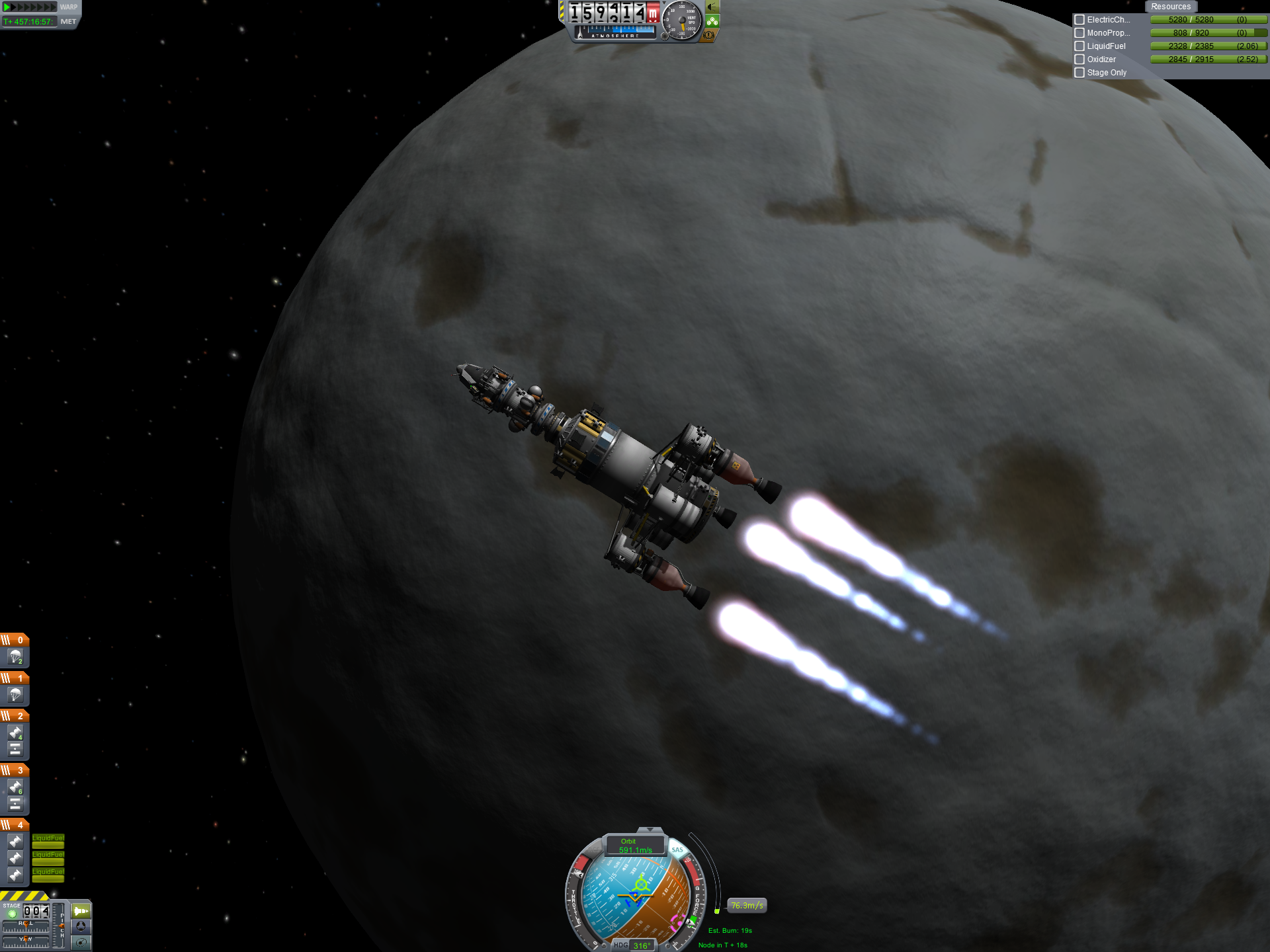Open the Resources panel tab
This screenshot has width=1270, height=952.
1170,7
